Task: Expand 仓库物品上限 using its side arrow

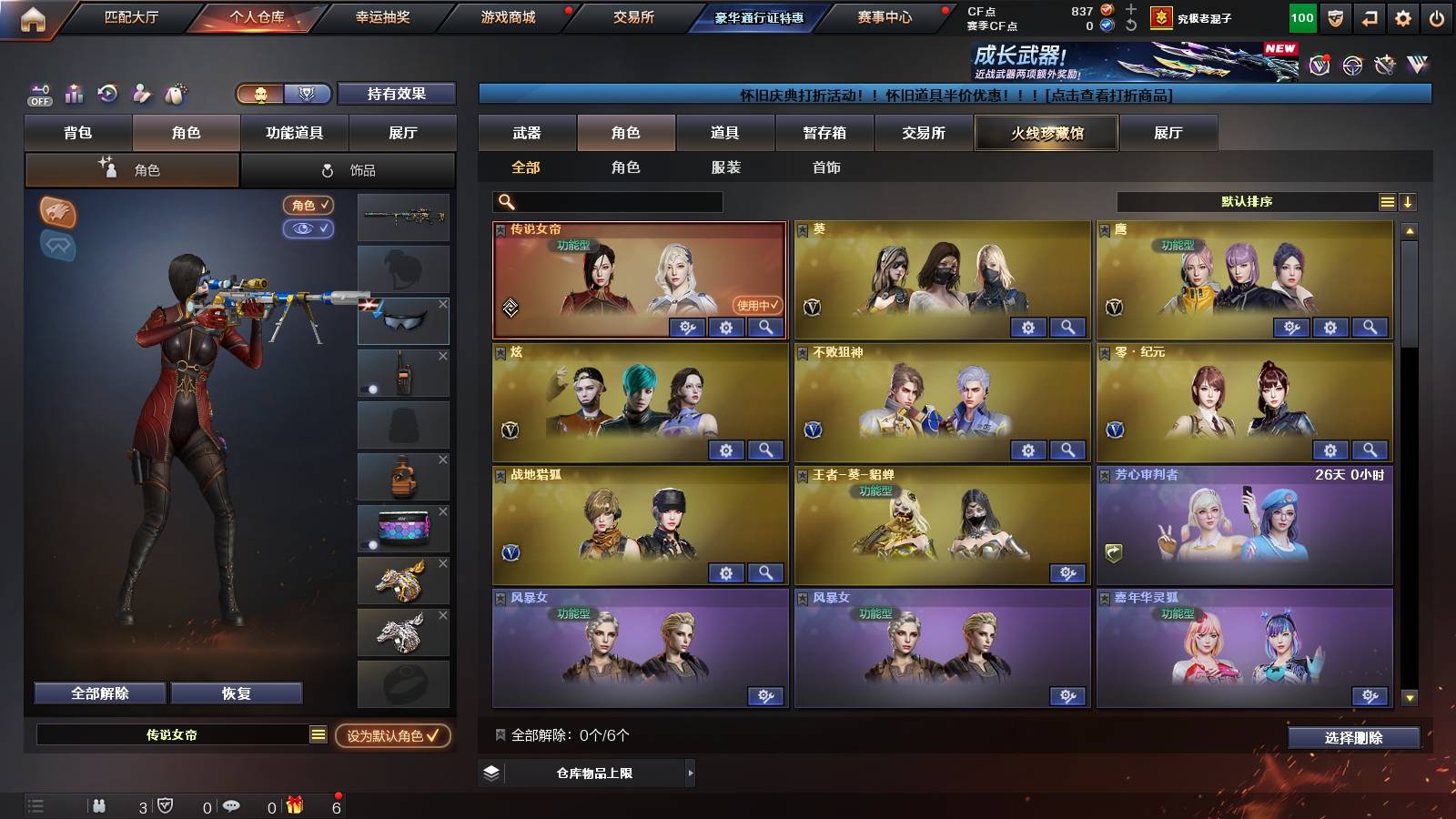Action: [x=691, y=774]
